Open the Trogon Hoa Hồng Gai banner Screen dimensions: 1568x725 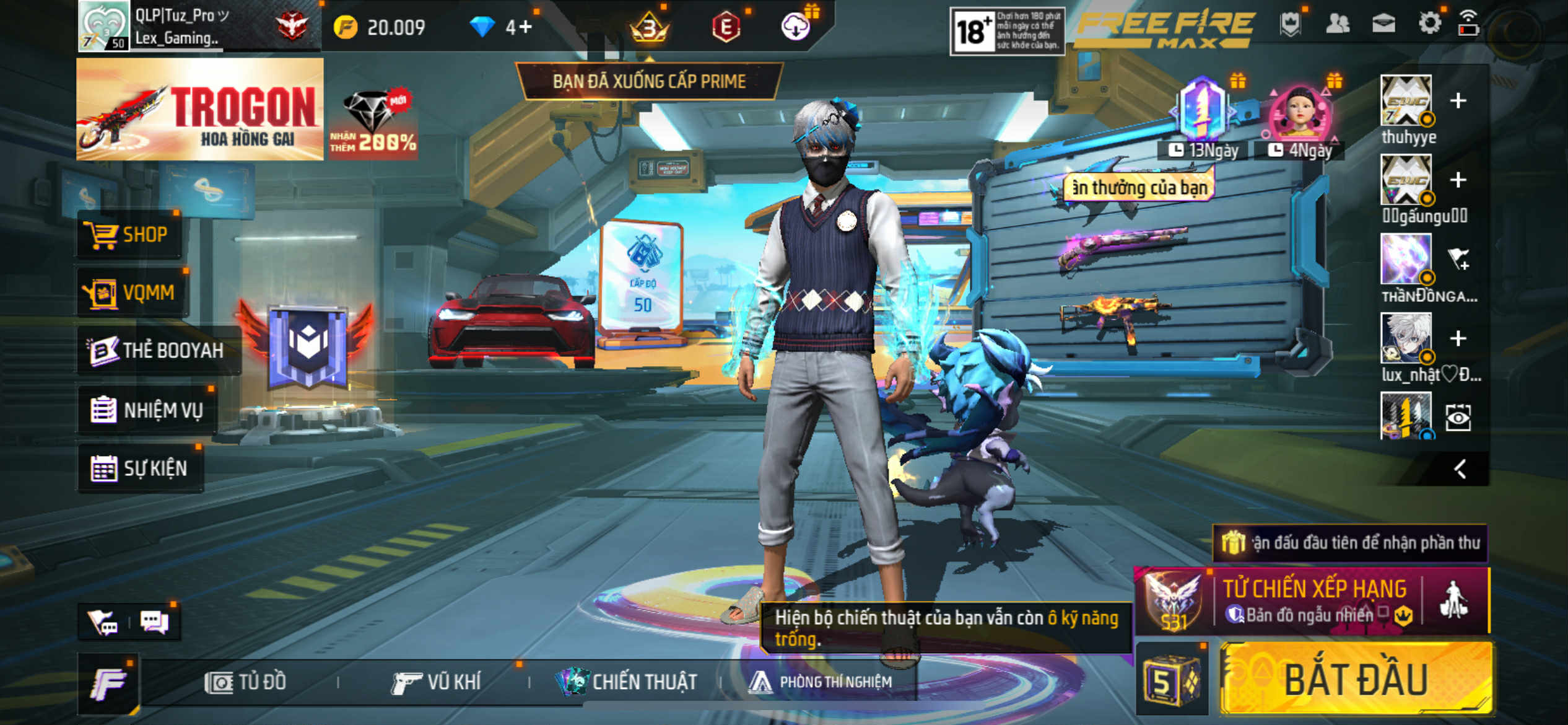coord(199,110)
